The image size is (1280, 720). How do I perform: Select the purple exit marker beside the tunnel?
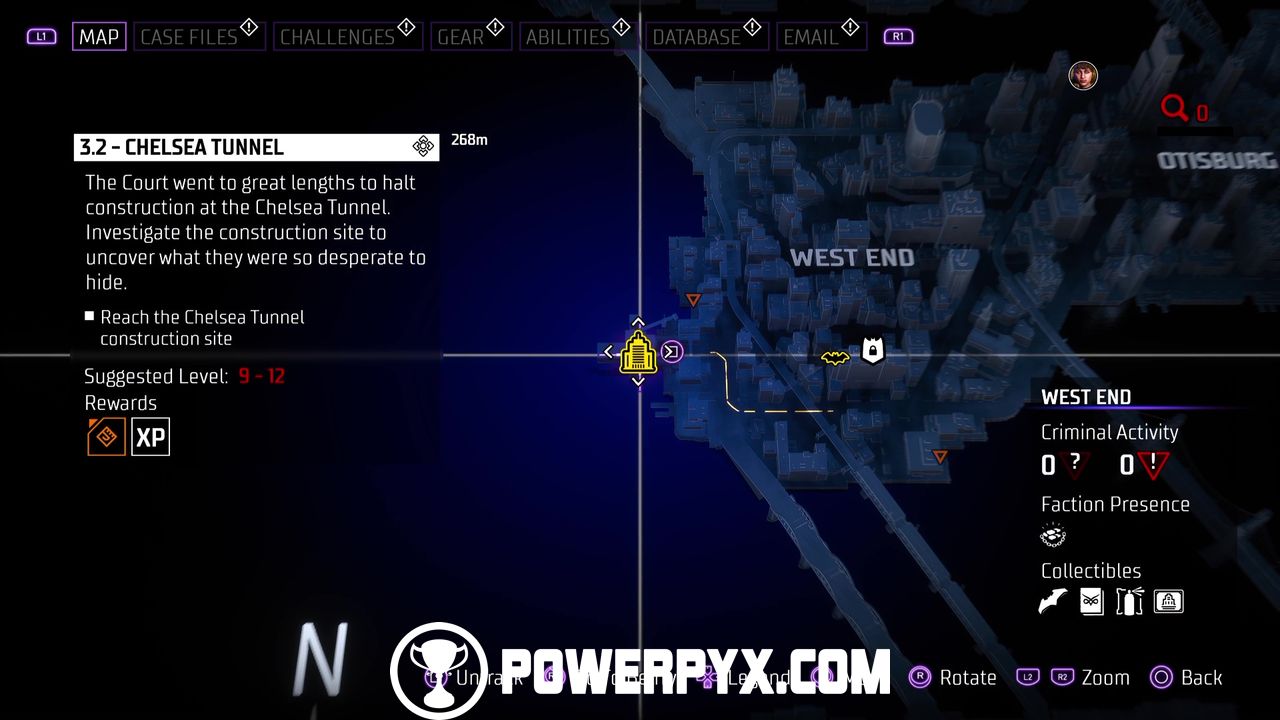(x=673, y=352)
